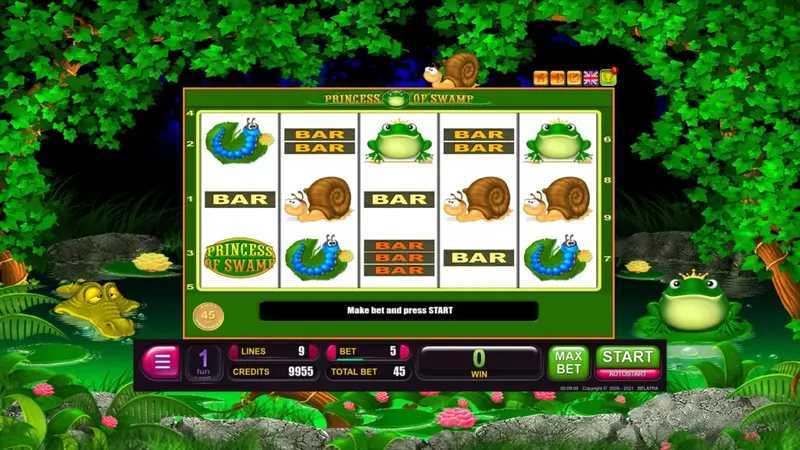Open the pink hamburger menu

[x=160, y=362]
